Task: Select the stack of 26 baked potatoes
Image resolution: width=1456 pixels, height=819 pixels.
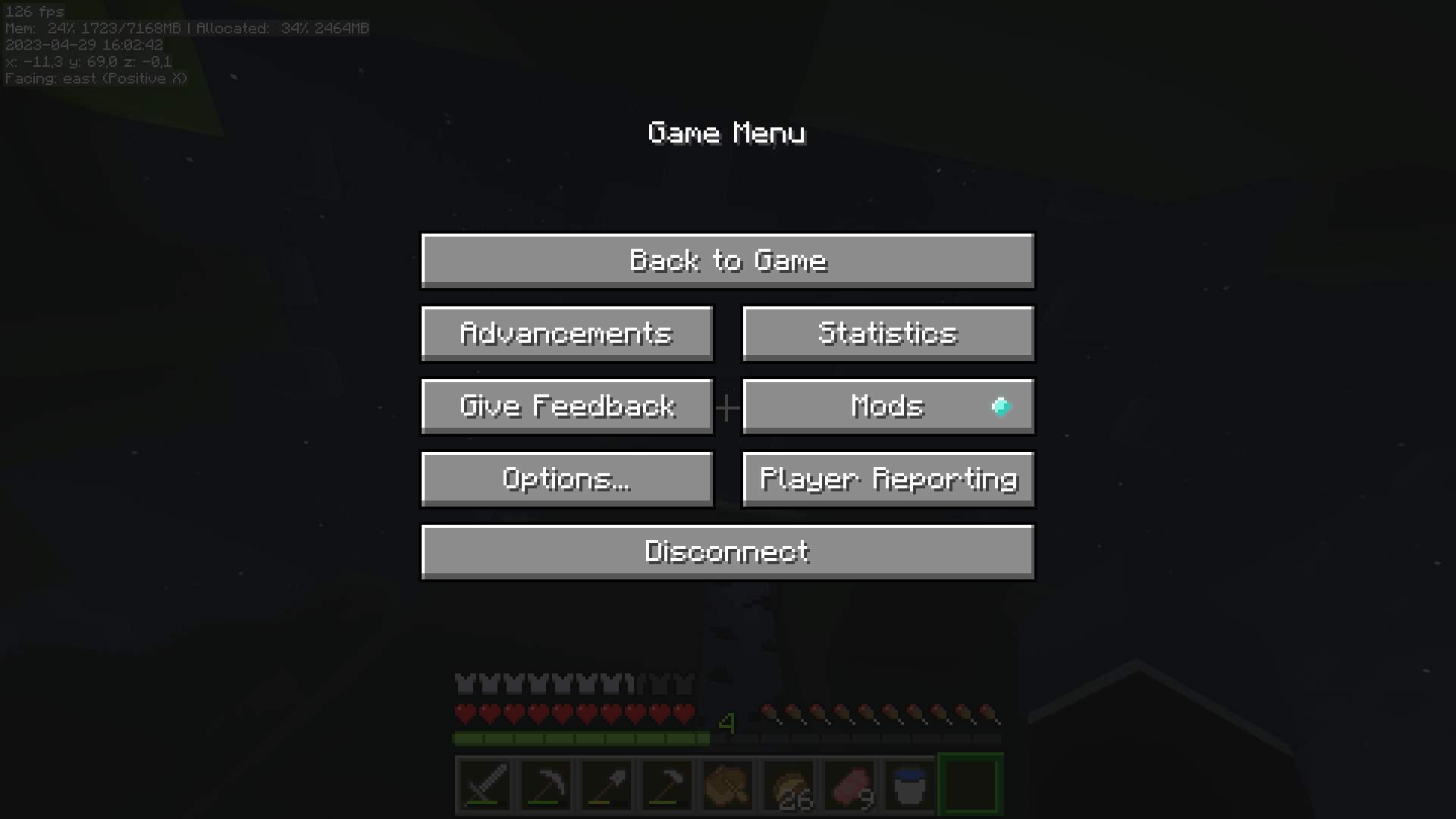Action: click(x=788, y=784)
